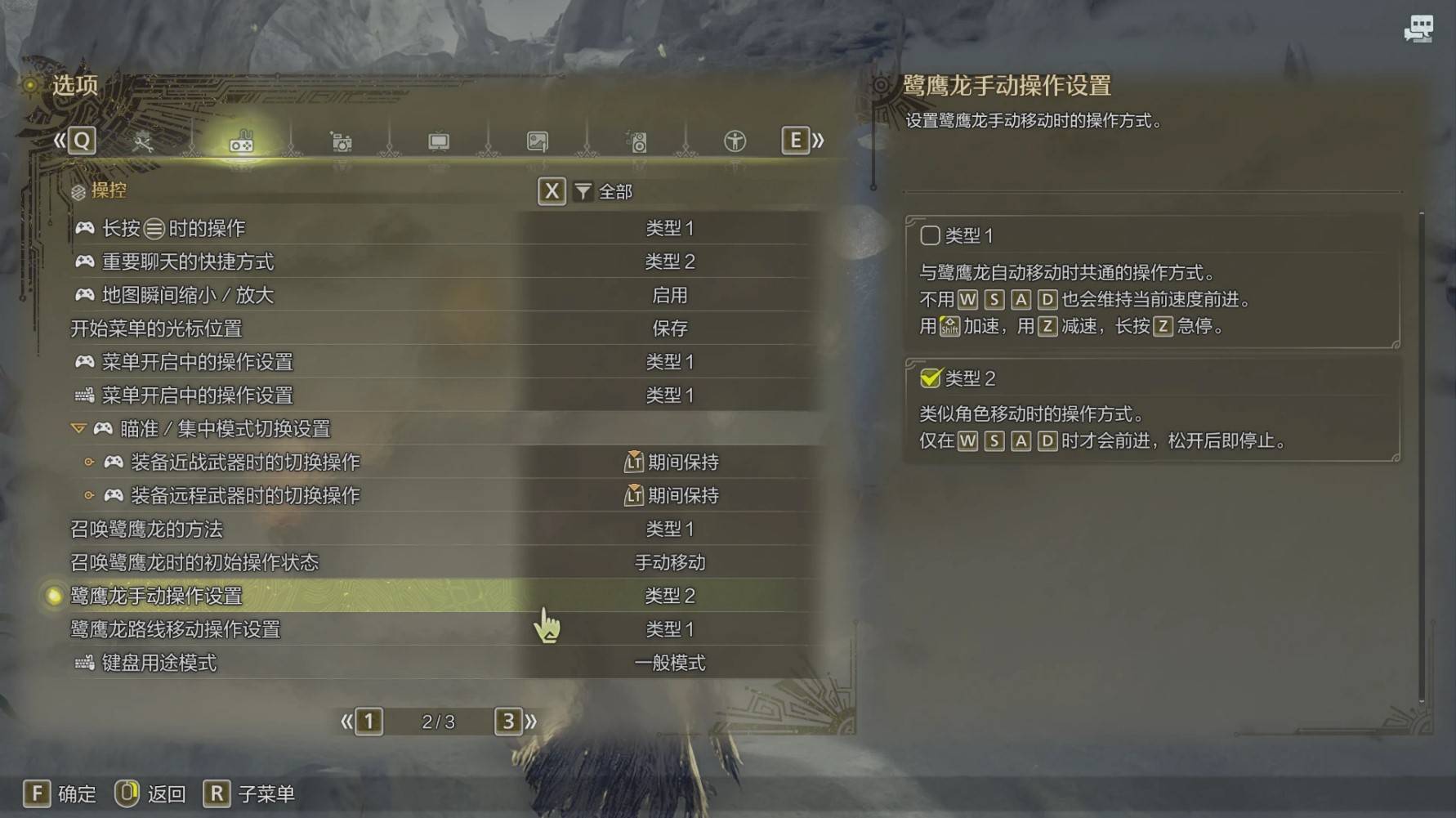Viewport: 1456px width, 818px height.
Task: Enable the 类型1 checkbox
Action: click(x=929, y=235)
